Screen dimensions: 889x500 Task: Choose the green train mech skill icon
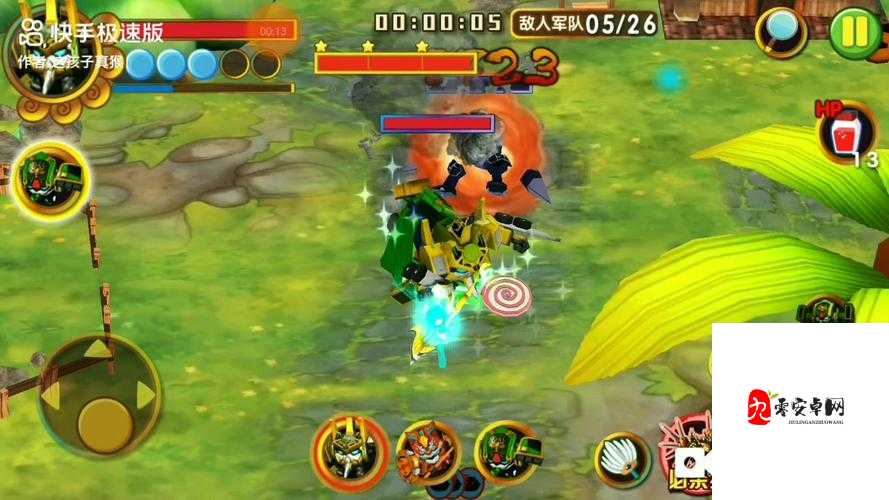506,452
